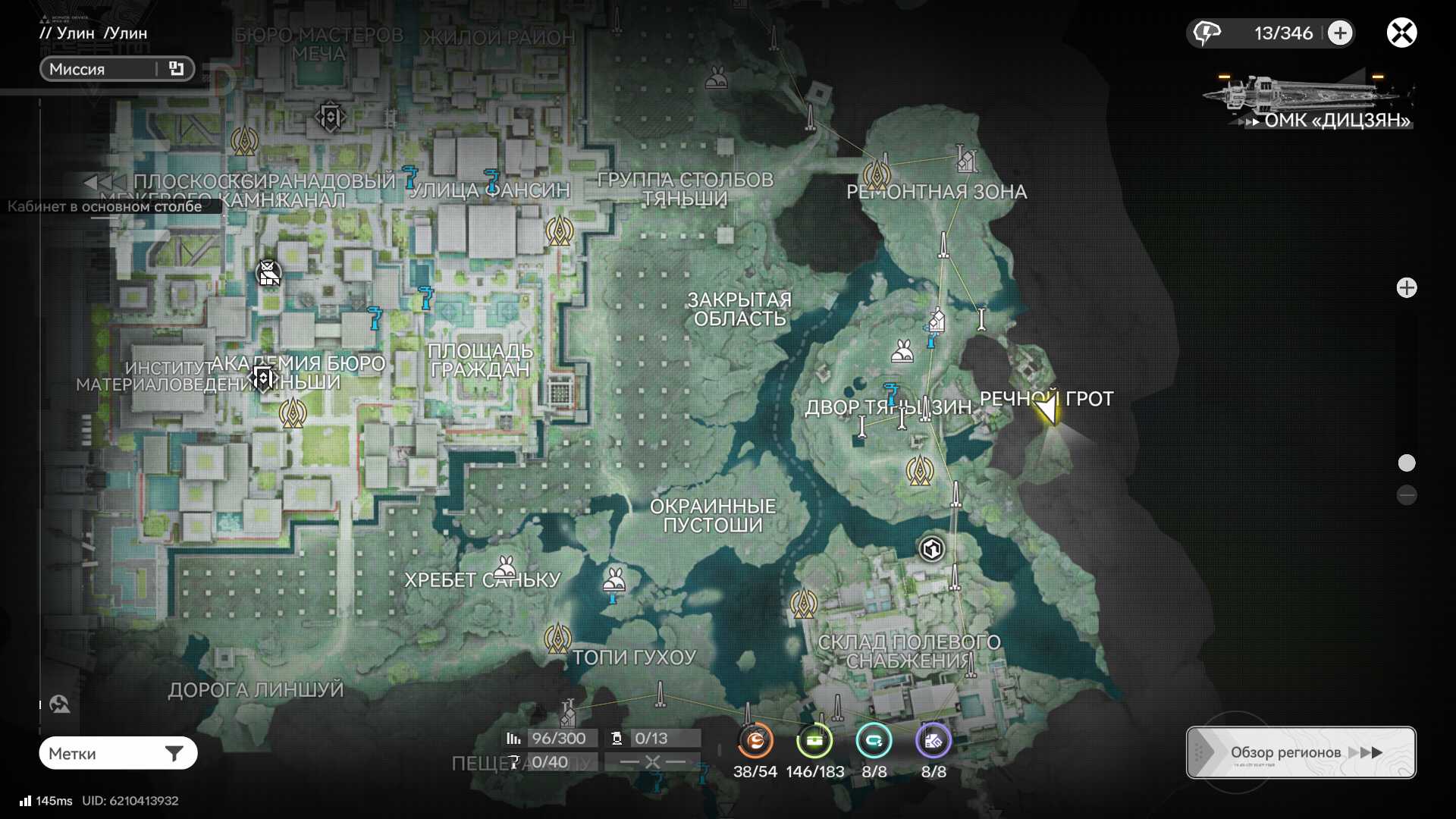
Task: Go to Кабинет в основном столбе area
Action: coord(105,206)
